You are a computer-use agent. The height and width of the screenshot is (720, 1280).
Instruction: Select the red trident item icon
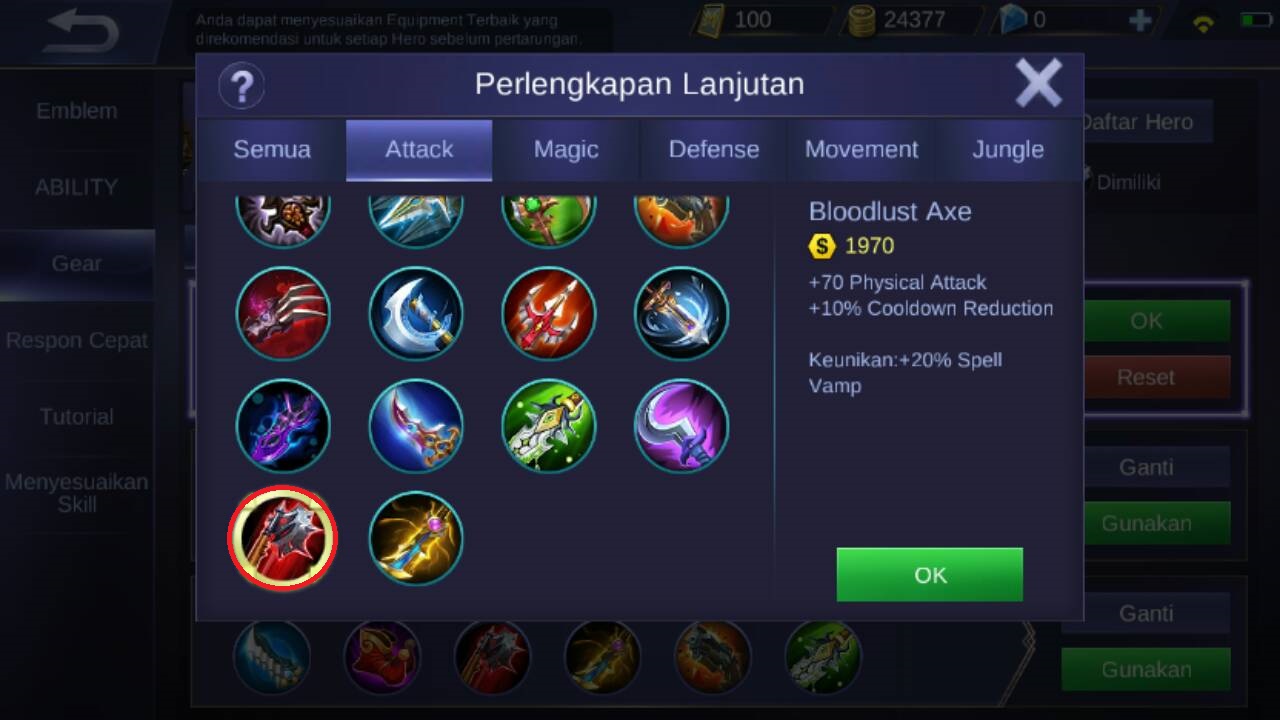tap(549, 313)
